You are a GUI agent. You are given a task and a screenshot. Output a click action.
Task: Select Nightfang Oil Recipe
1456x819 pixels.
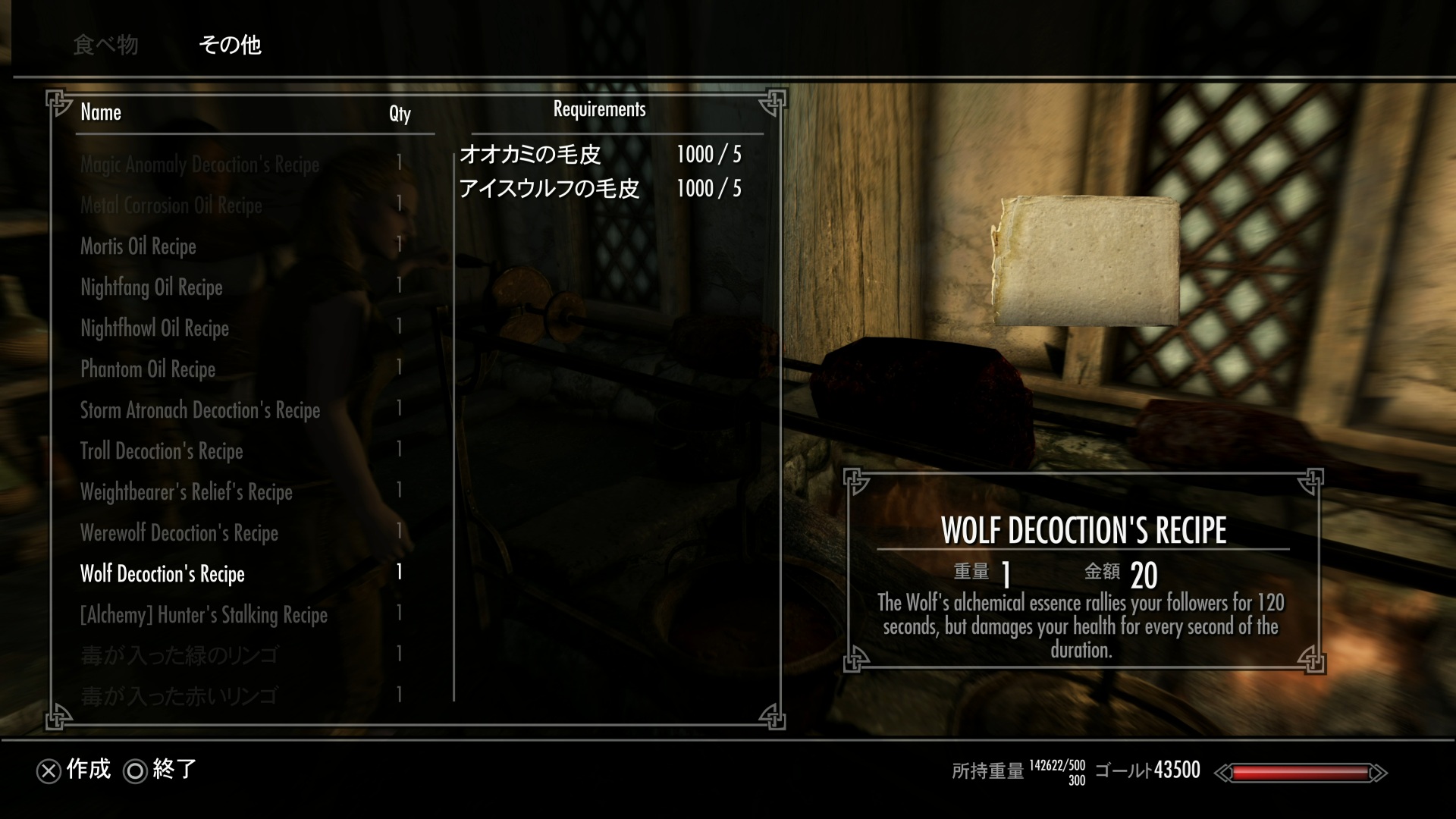click(152, 287)
